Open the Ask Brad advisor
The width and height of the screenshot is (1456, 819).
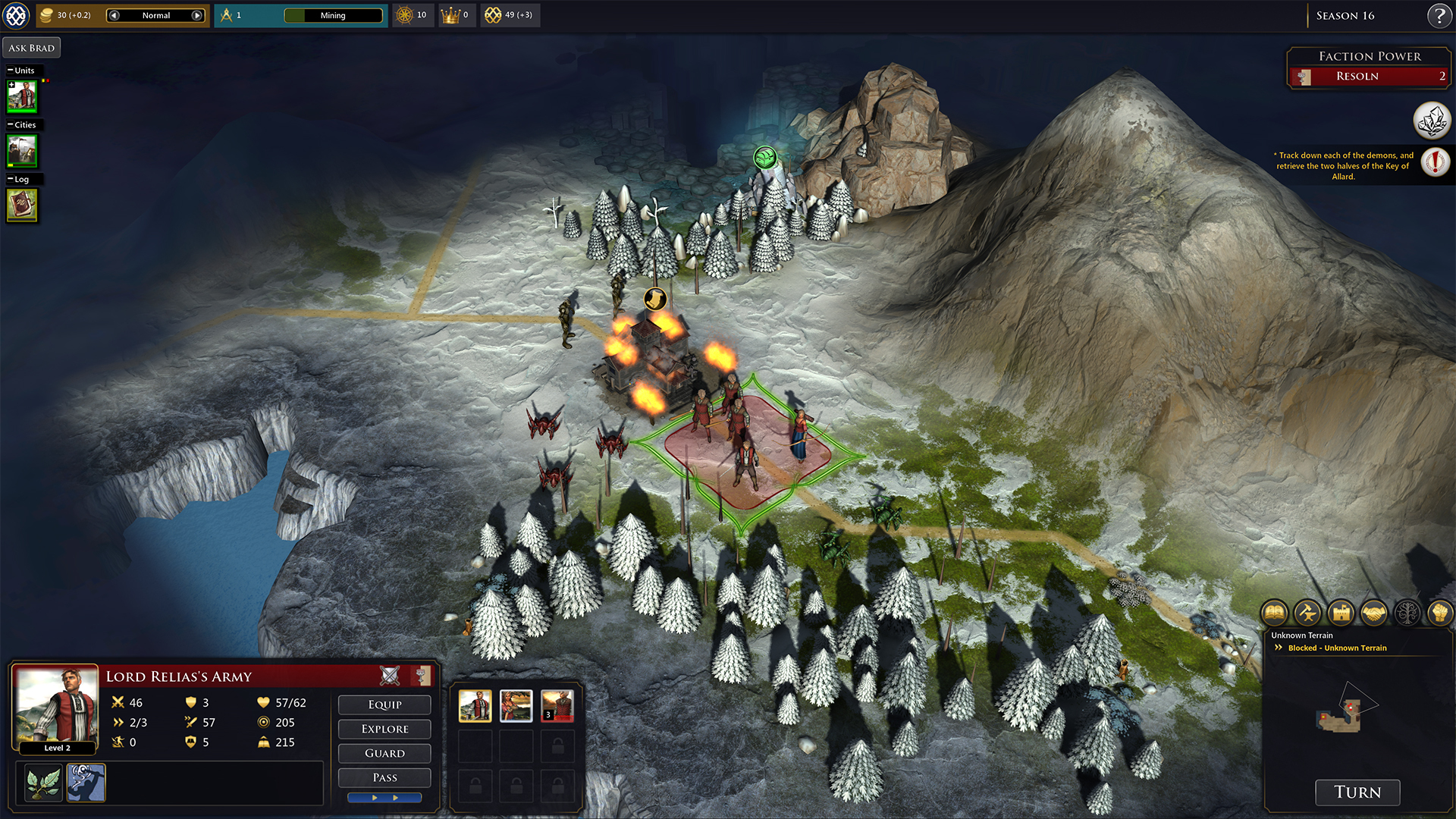coord(32,48)
